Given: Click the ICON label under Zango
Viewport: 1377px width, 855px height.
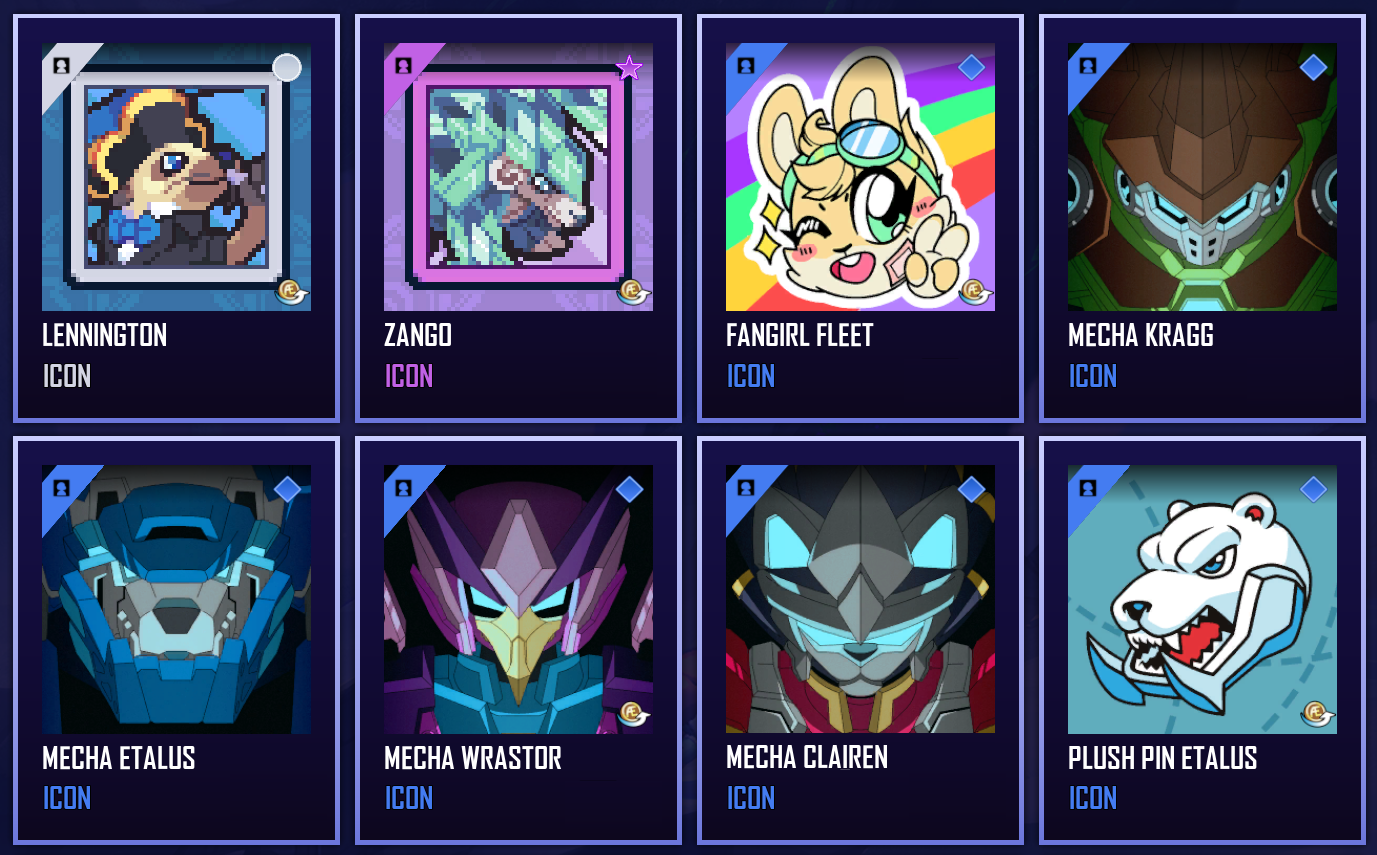Looking at the screenshot, I should point(407,377).
